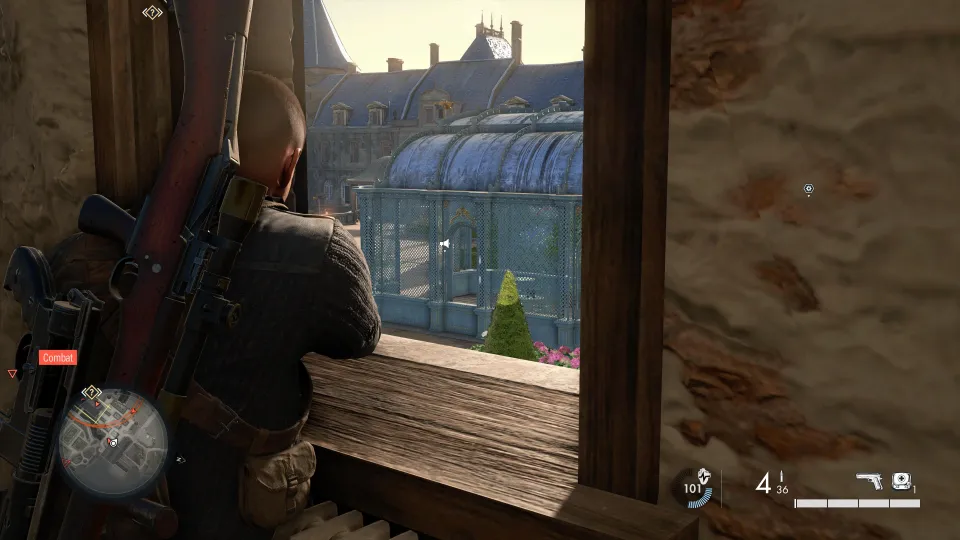
Task: Use the medkit item icon
Action: (900, 481)
